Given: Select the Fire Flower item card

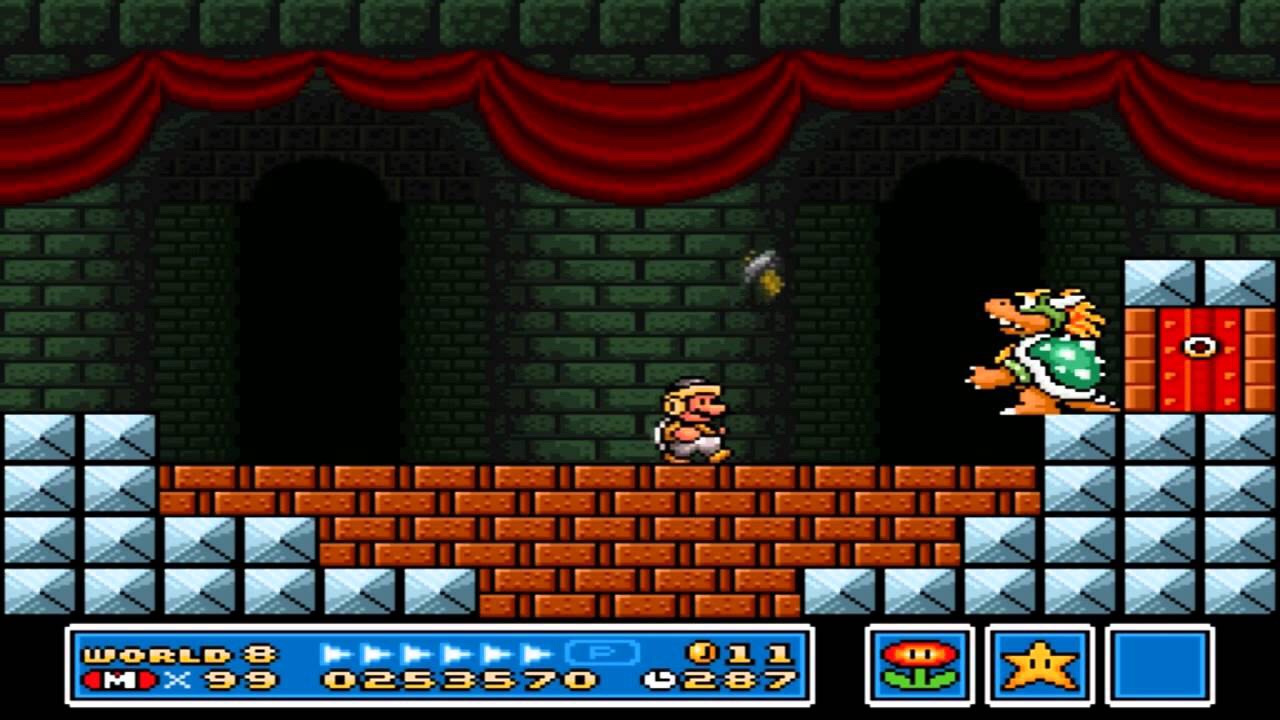Looking at the screenshot, I should pyautogui.click(x=919, y=665).
